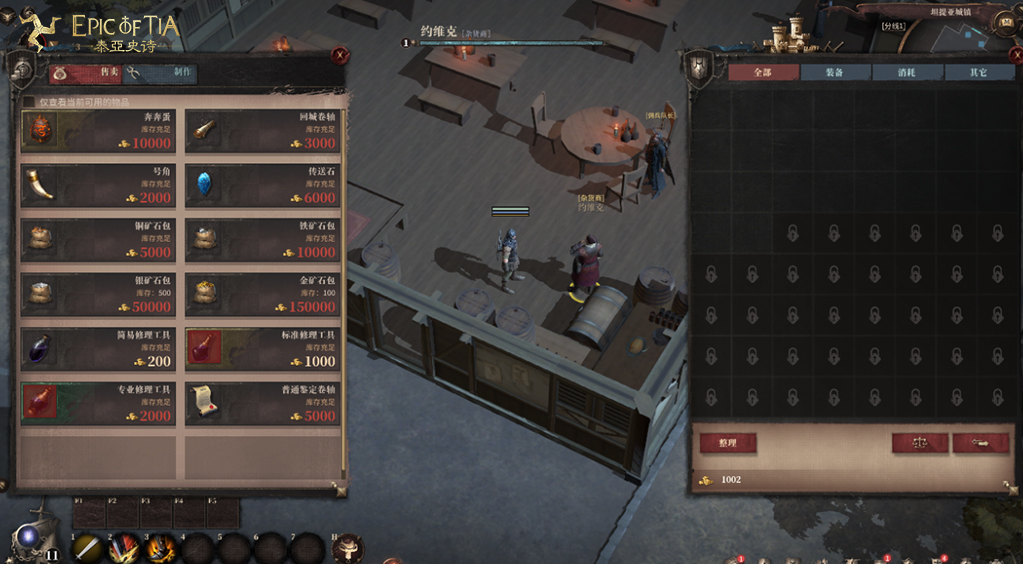This screenshot has height=564, width=1023.
Task: Select the 回城卷轴 scroll listing
Action: 262,131
